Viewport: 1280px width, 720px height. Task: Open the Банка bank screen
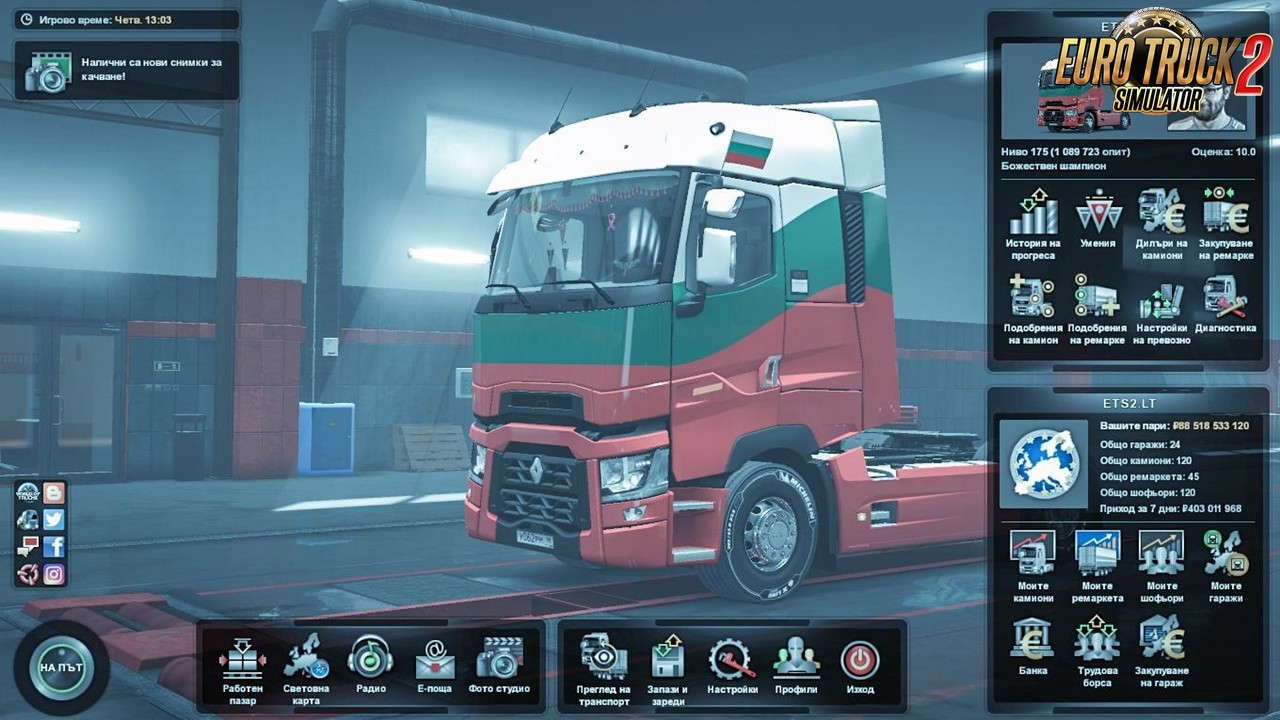click(1033, 643)
